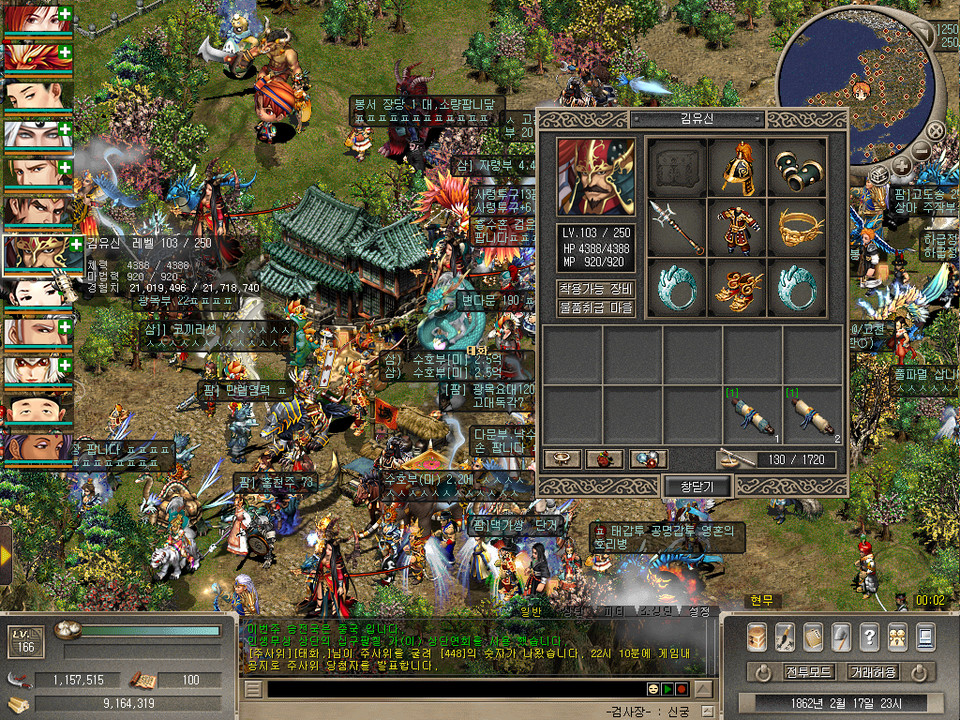This screenshot has width=960, height=720.
Task: Select the scroll item numbered 2
Action: pos(811,415)
